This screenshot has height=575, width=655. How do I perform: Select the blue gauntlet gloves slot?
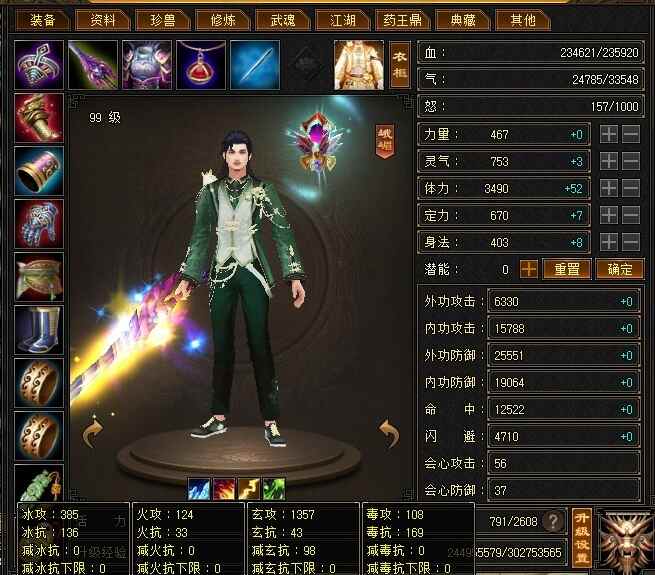[40, 224]
